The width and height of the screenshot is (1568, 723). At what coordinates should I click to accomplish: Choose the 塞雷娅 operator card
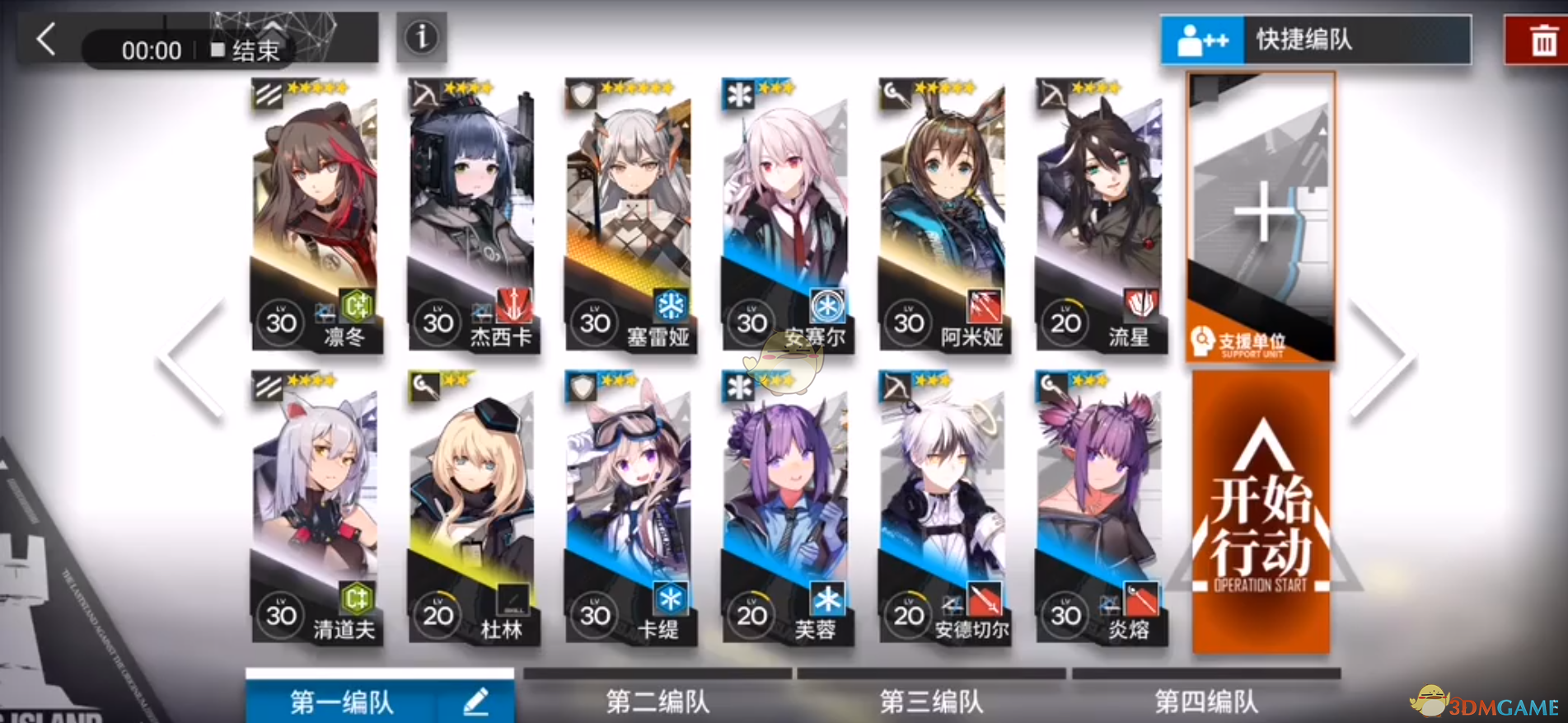pos(629,214)
